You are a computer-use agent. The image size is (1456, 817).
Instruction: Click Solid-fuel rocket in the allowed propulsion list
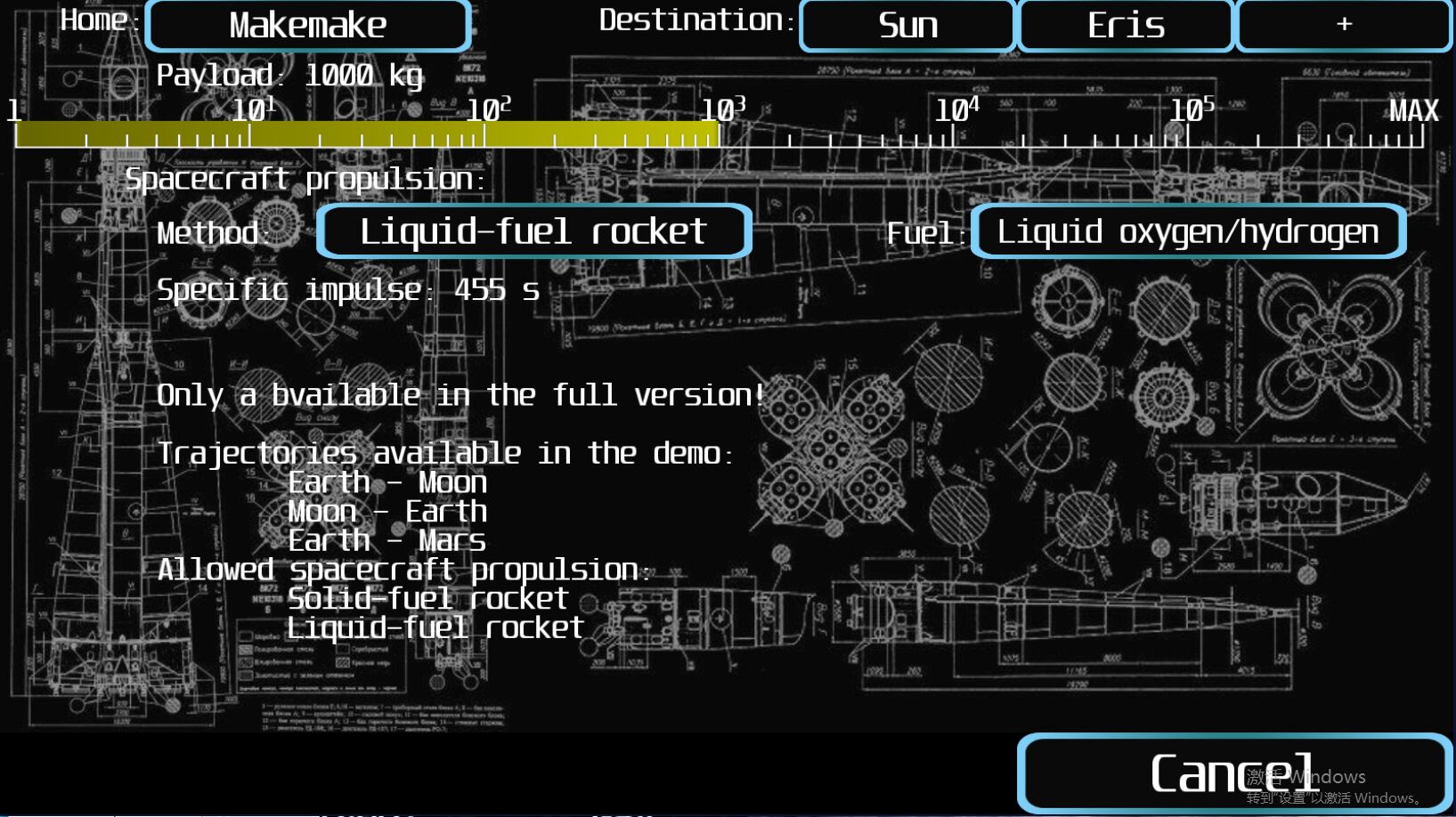pos(427,598)
